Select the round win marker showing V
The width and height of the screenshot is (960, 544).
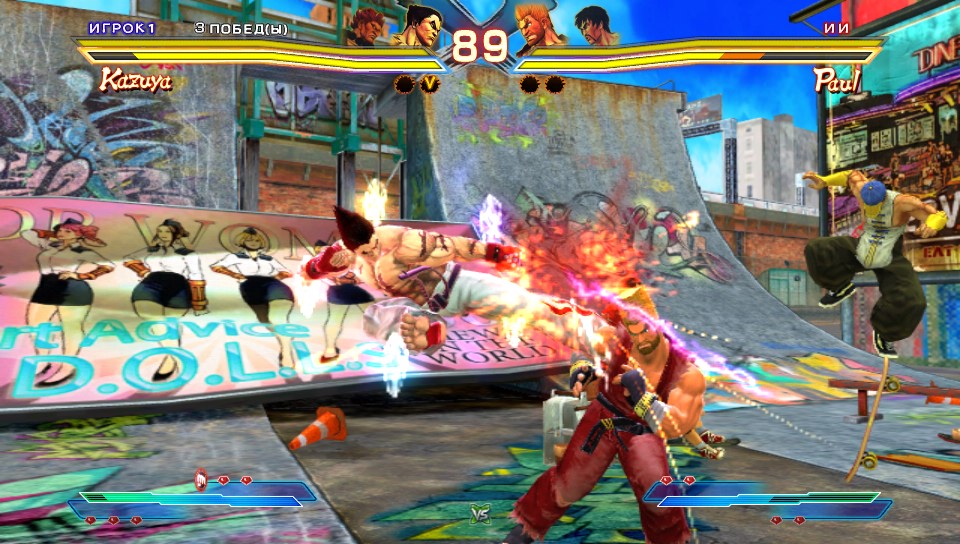point(429,84)
